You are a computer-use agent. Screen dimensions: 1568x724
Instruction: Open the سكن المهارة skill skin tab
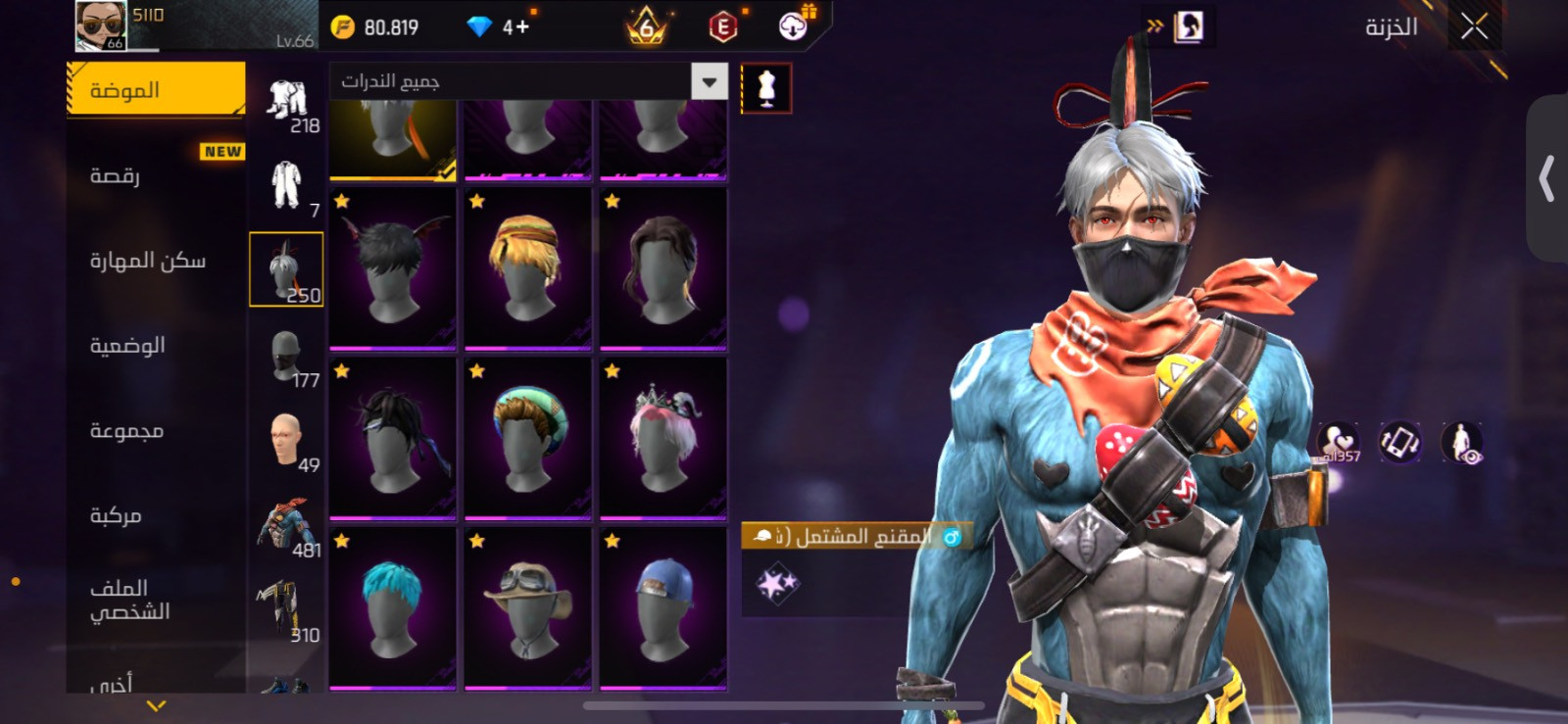[x=155, y=261]
